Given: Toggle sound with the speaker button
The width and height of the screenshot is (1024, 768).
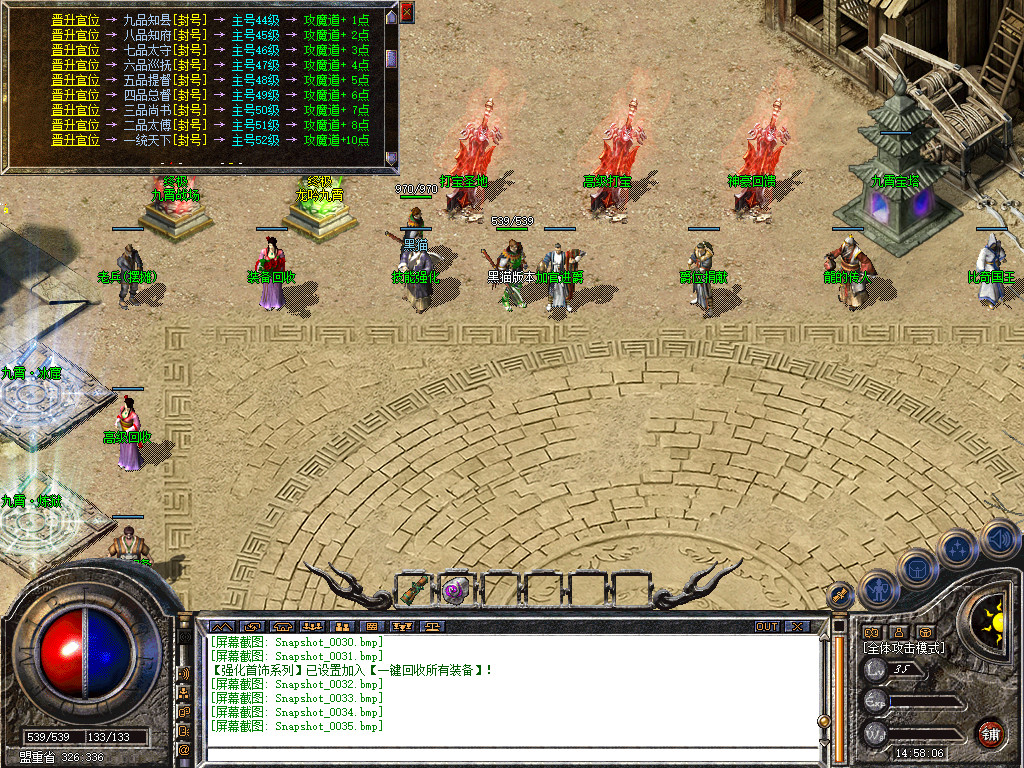Looking at the screenshot, I should (999, 541).
